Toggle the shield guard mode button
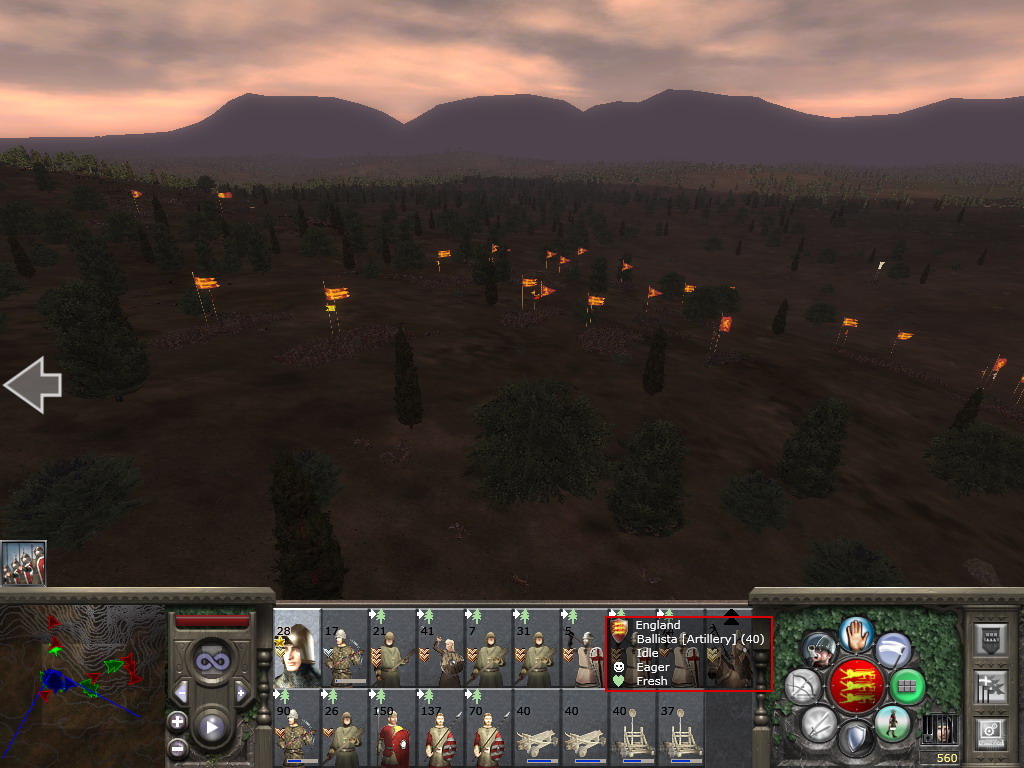 click(855, 739)
